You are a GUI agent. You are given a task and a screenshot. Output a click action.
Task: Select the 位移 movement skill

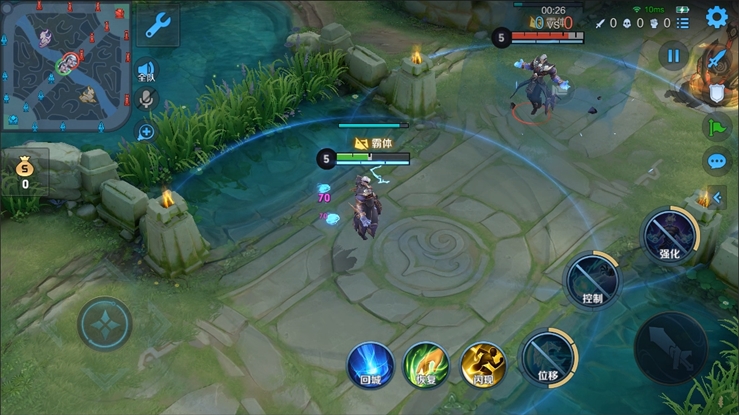tap(547, 355)
